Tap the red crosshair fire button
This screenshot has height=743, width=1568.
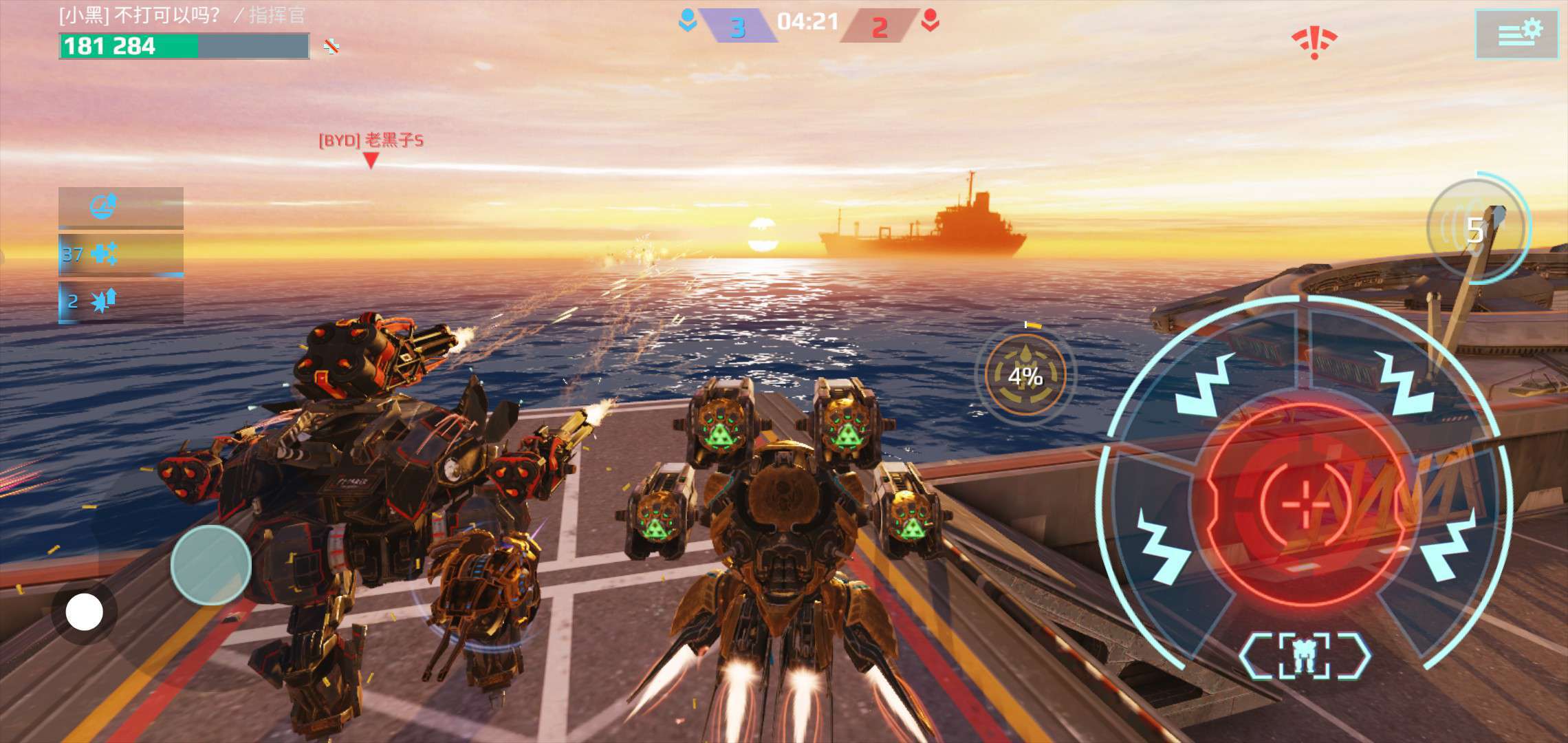1305,504
